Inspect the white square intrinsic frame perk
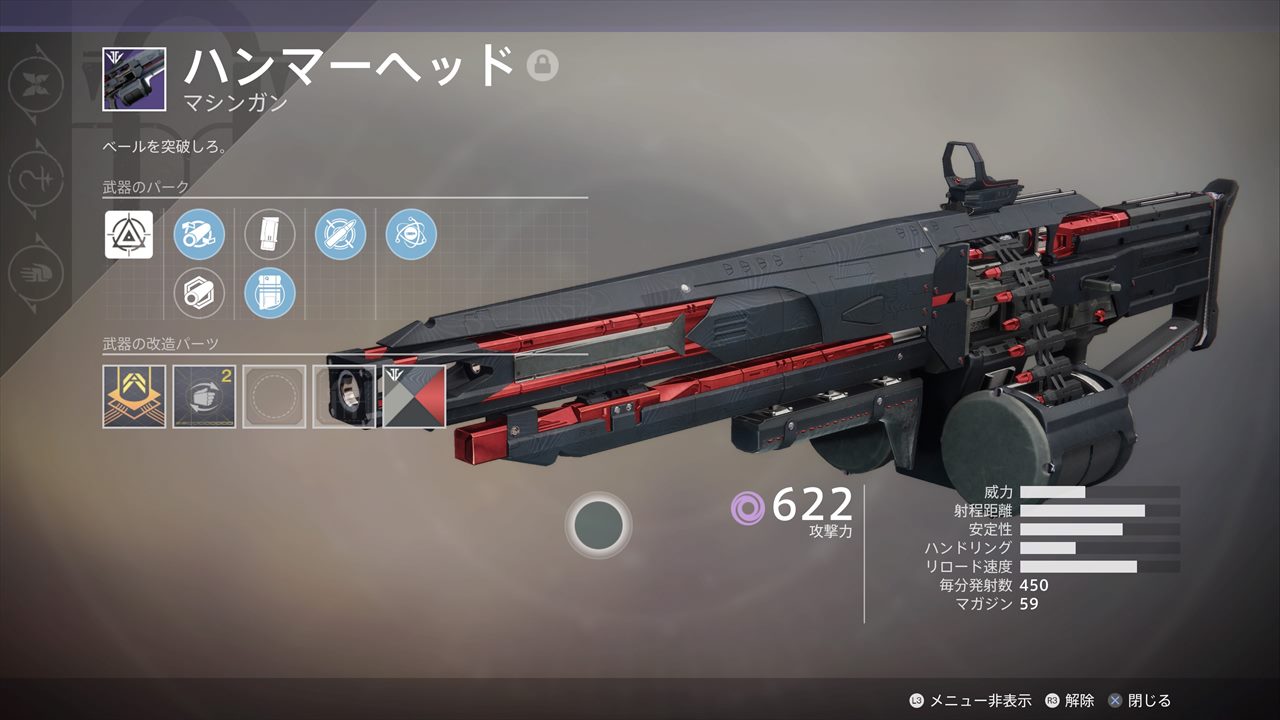1280x720 pixels. [x=129, y=235]
